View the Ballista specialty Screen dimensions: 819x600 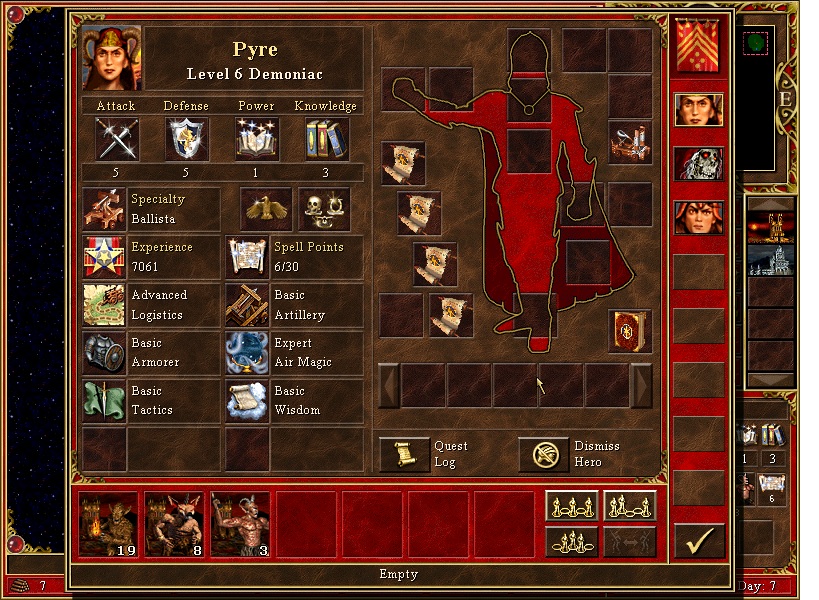[104, 208]
